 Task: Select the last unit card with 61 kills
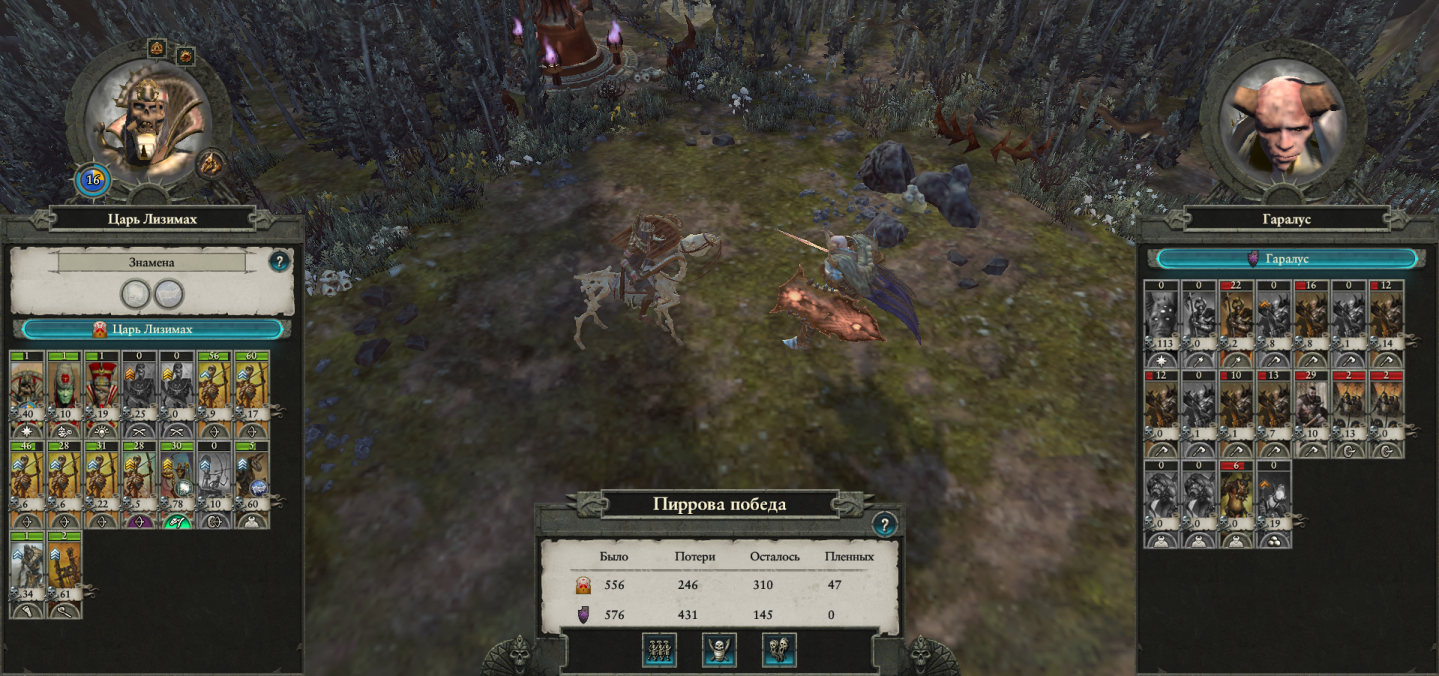point(65,573)
